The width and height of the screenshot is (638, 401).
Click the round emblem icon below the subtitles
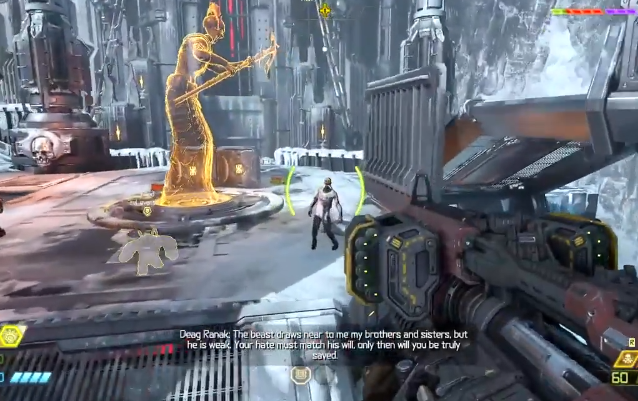300,376
